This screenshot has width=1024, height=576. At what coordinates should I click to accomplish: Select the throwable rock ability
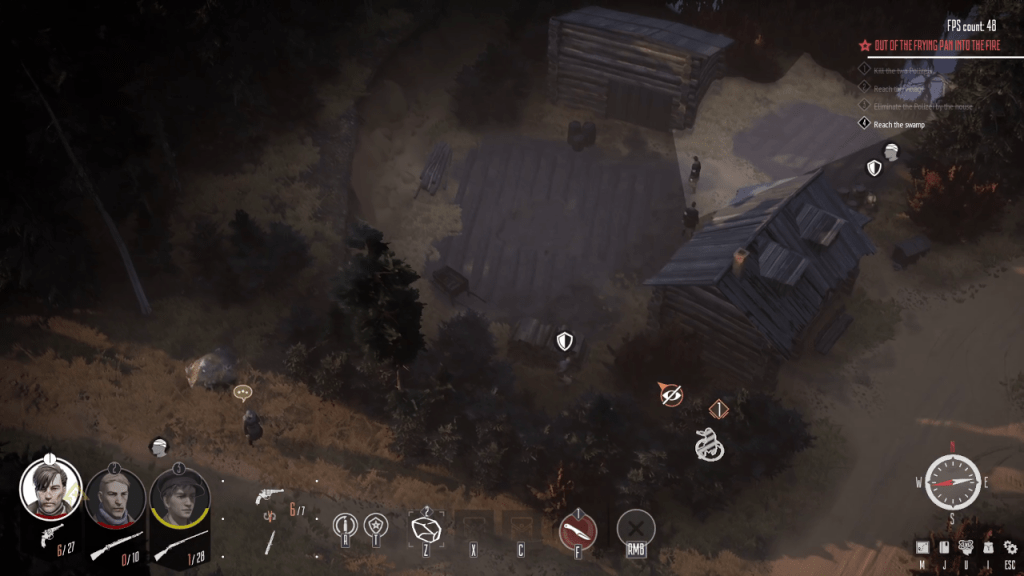tap(426, 527)
